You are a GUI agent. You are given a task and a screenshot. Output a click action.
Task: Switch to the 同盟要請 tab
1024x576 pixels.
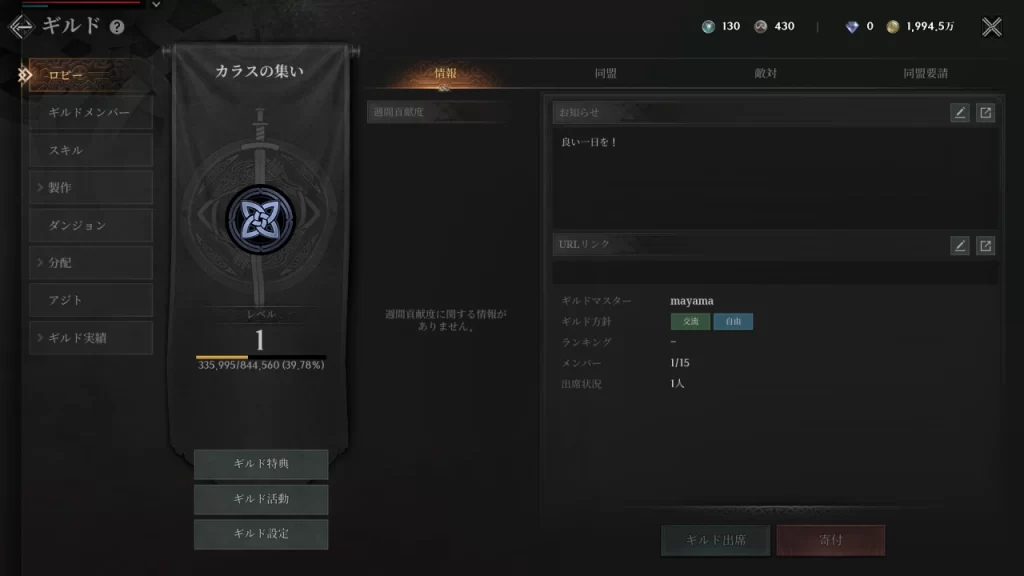click(925, 73)
